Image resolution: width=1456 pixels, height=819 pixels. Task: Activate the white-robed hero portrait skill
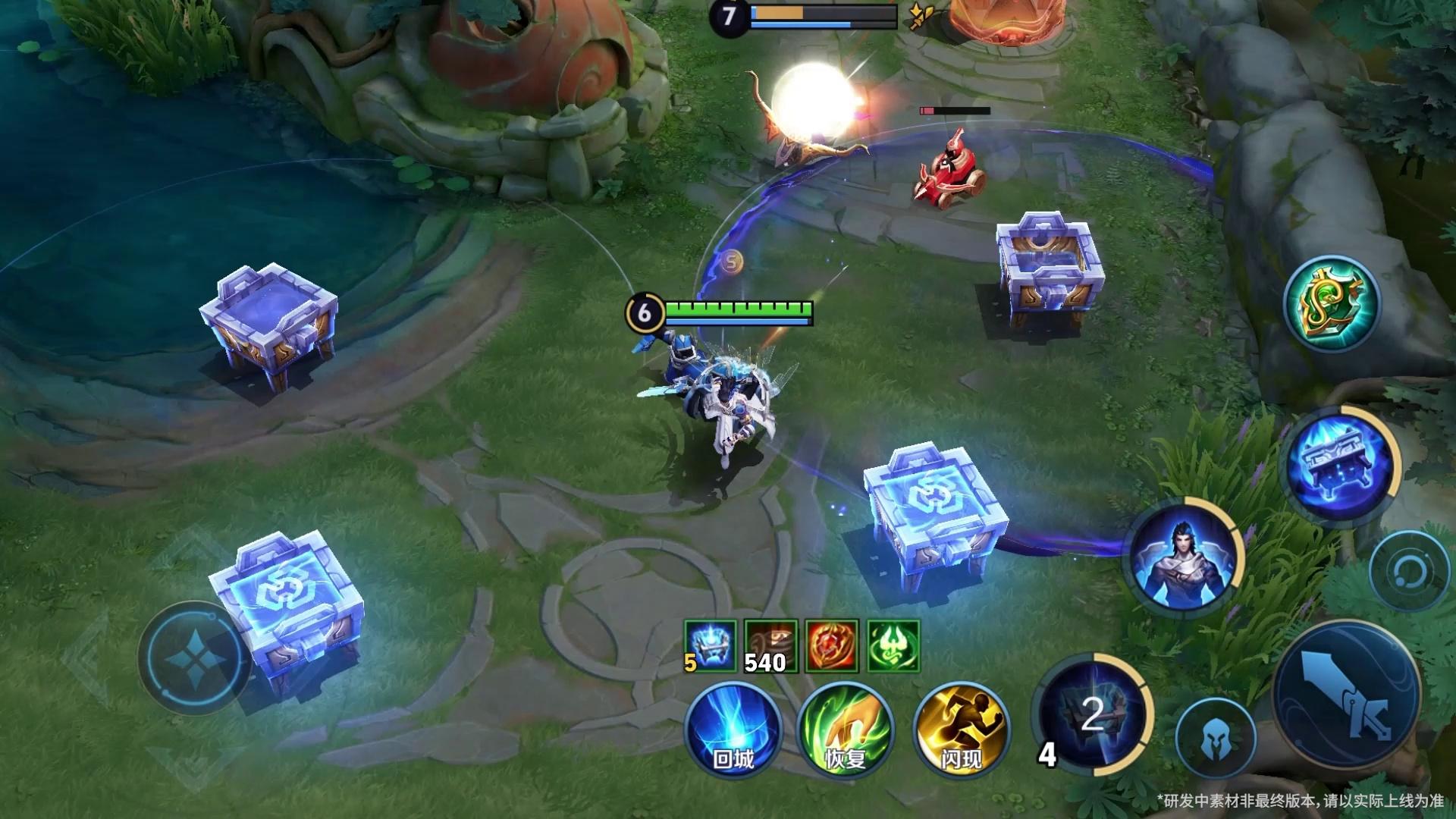pyautogui.click(x=1183, y=557)
